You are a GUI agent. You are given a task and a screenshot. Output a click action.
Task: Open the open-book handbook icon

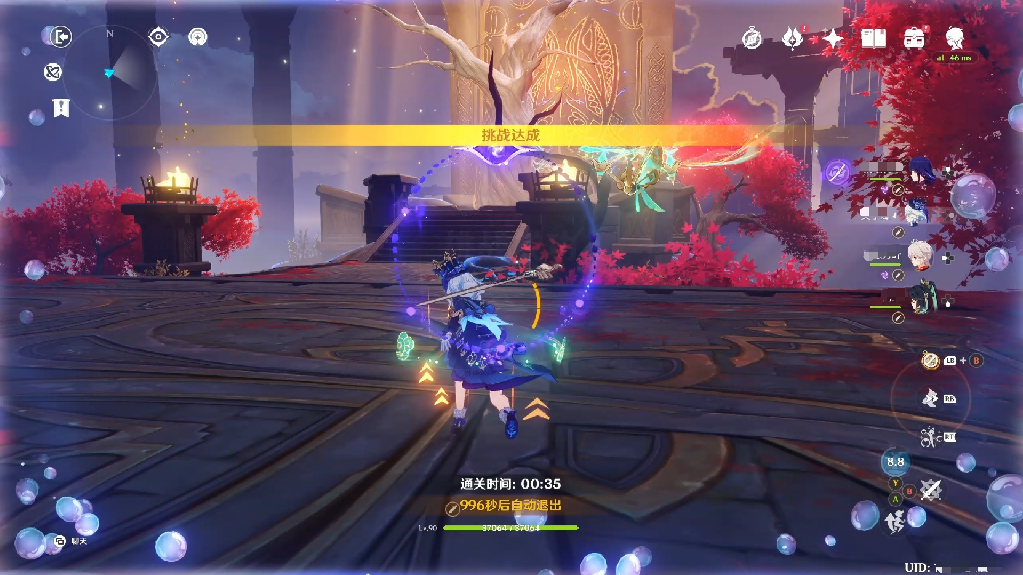pyautogui.click(x=874, y=38)
